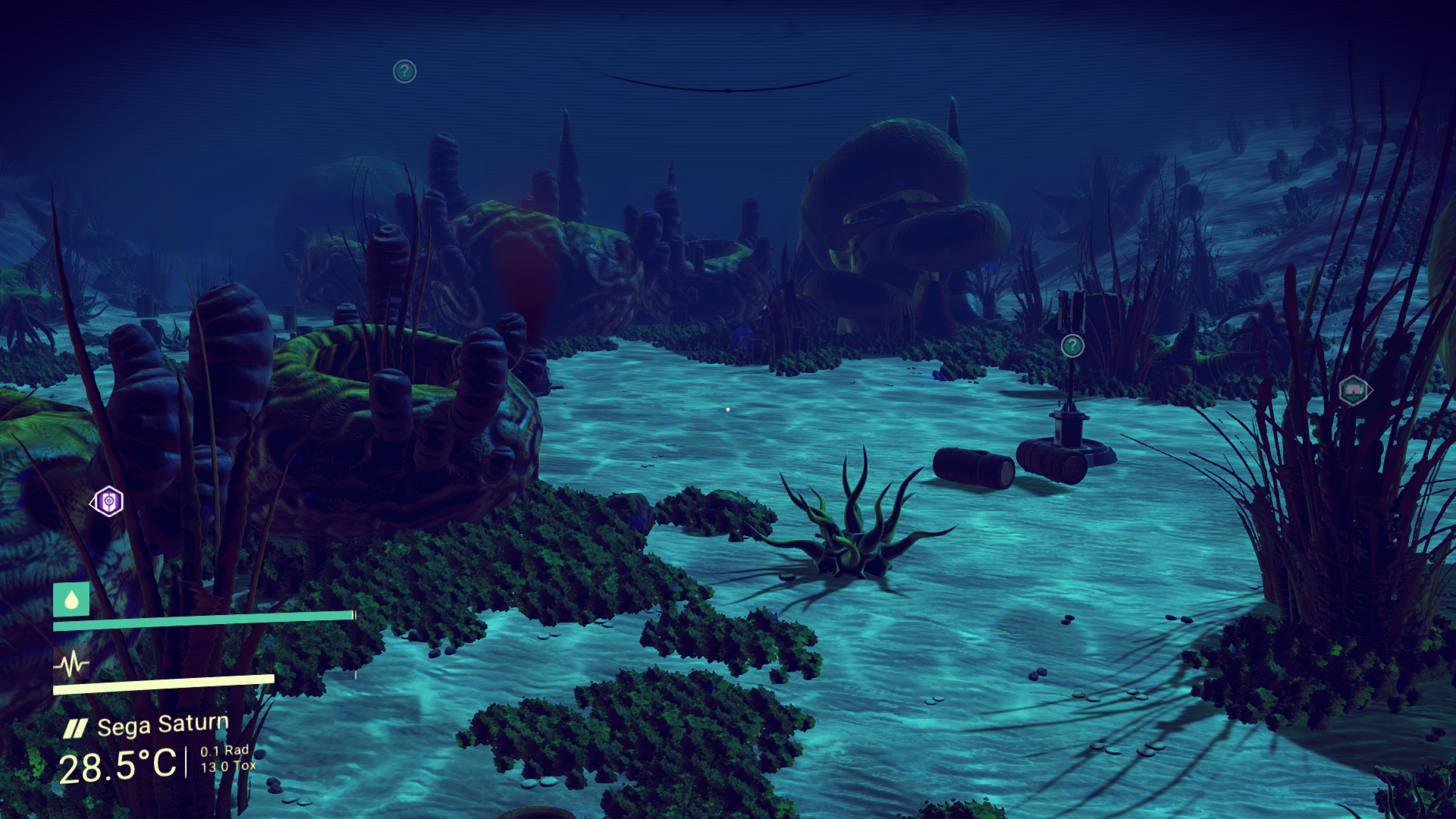Click the question mark marker above the beacon

tap(1072, 346)
